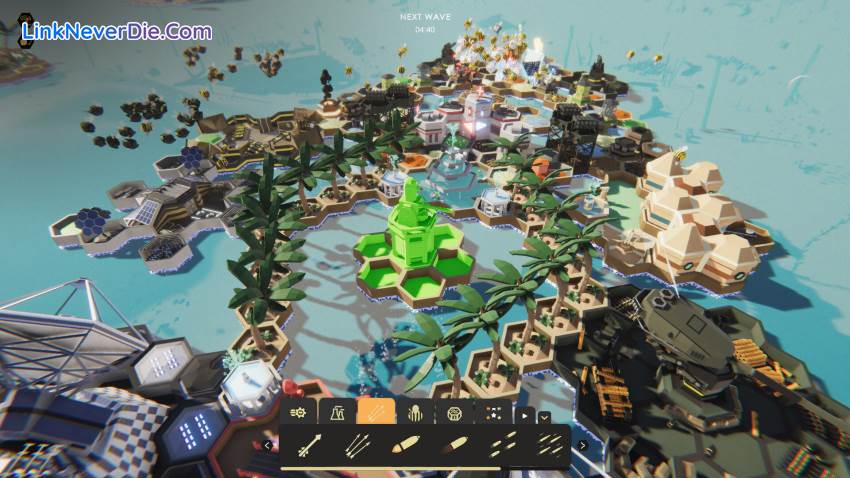Switch to the power plant category tab
This screenshot has height=478, width=850.
click(337, 411)
